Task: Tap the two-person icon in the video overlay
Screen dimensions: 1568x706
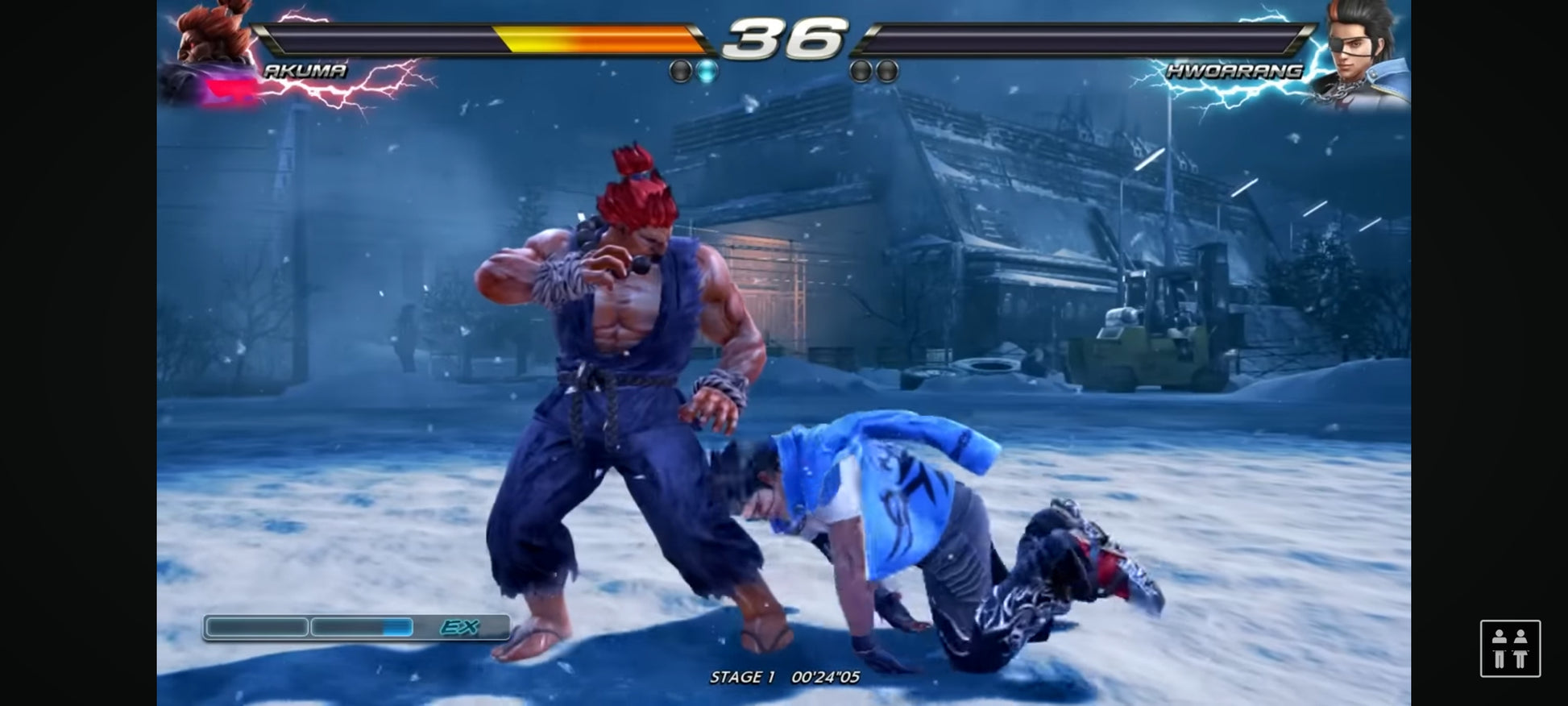Action: click(1509, 648)
